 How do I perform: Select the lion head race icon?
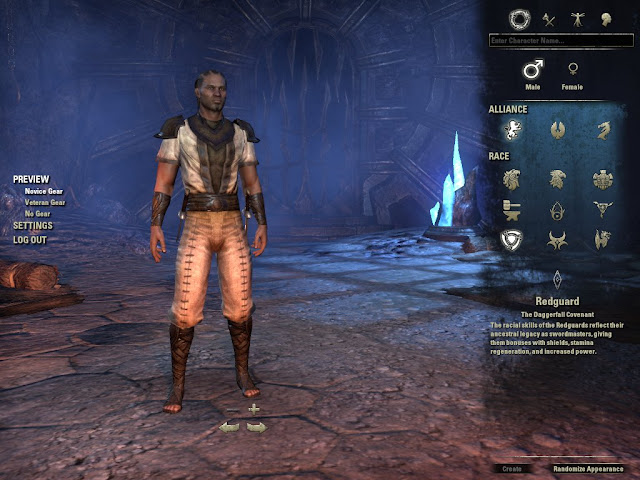point(511,178)
